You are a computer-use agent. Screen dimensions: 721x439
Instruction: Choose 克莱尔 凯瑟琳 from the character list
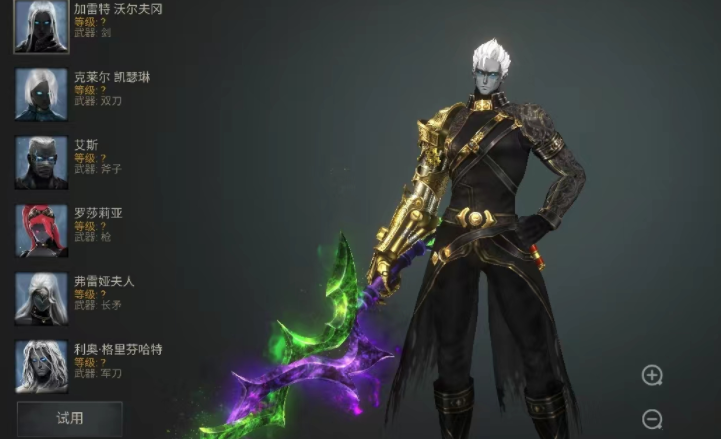tap(41, 94)
